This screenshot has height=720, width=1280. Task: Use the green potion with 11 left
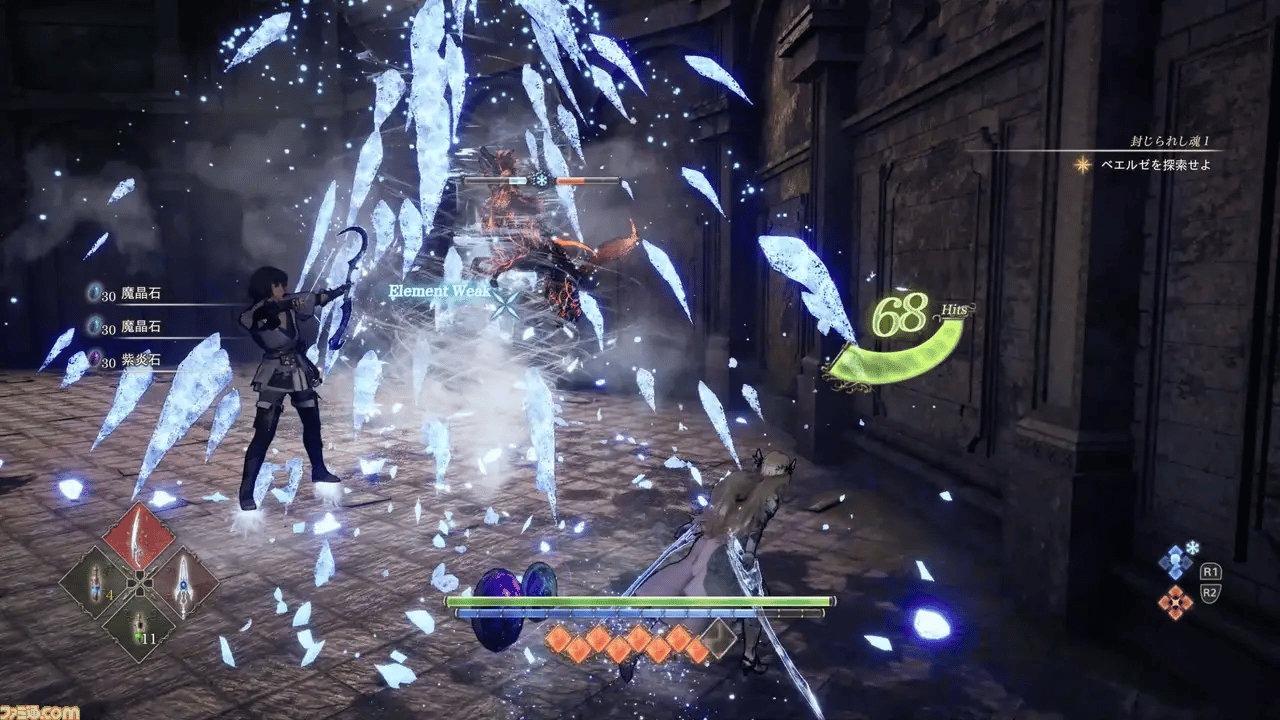[139, 627]
